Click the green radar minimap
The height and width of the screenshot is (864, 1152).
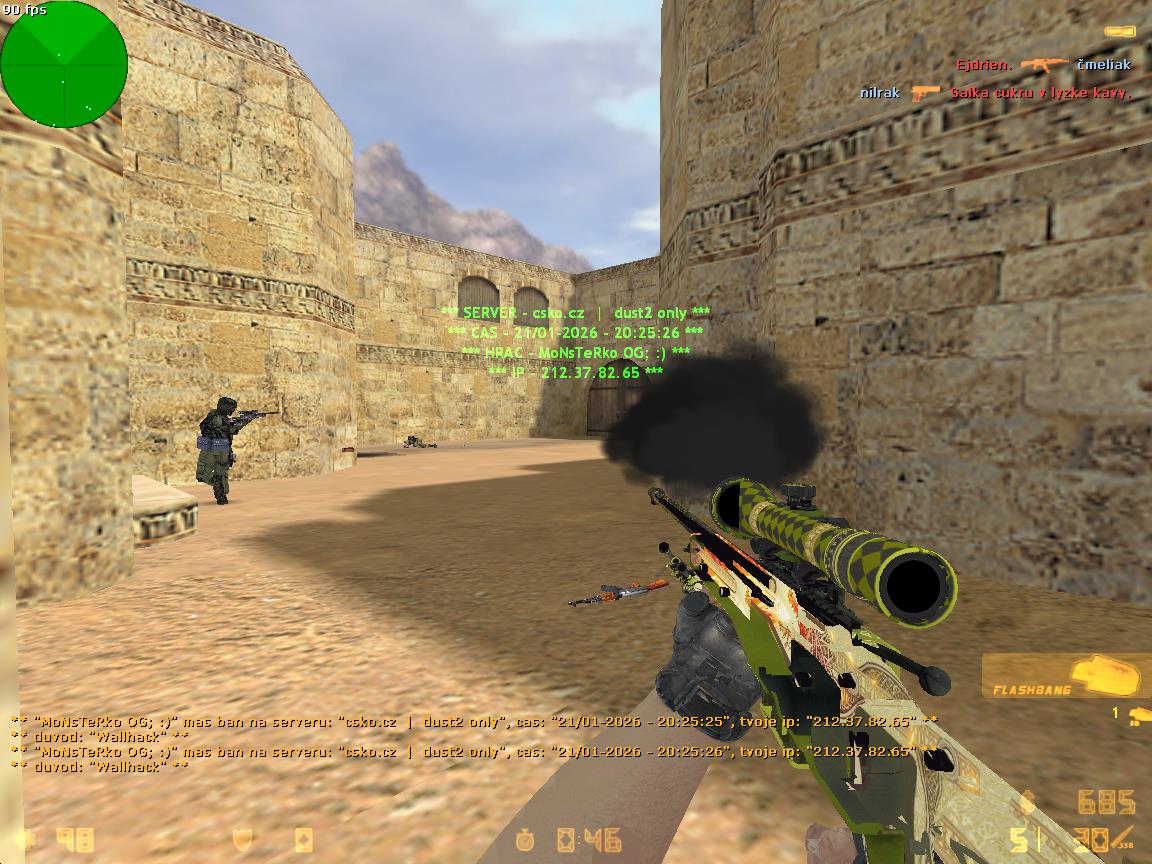pyautogui.click(x=64, y=64)
